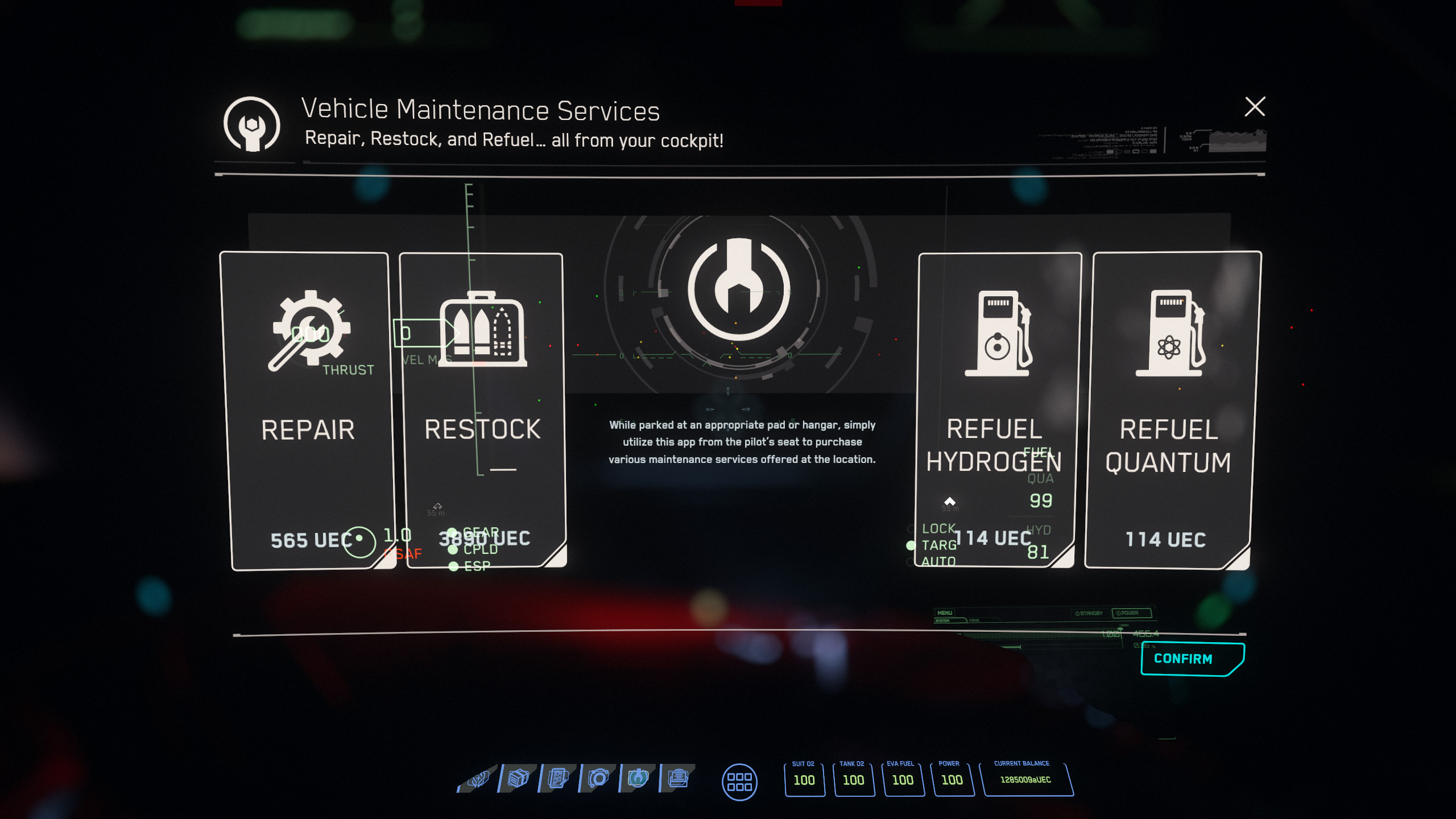This screenshot has height=819, width=1456.
Task: Close the Vehicle Maintenance Services window
Action: click(1255, 106)
